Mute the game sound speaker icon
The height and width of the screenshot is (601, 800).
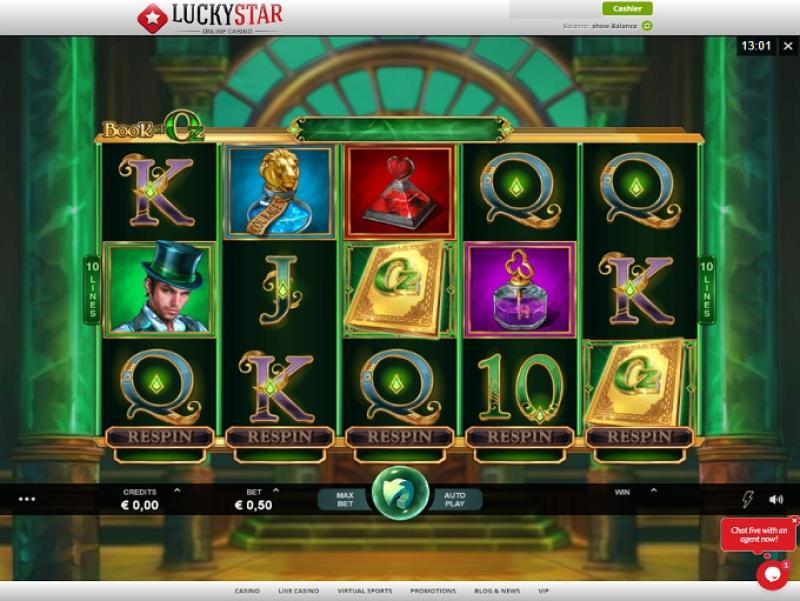(776, 499)
